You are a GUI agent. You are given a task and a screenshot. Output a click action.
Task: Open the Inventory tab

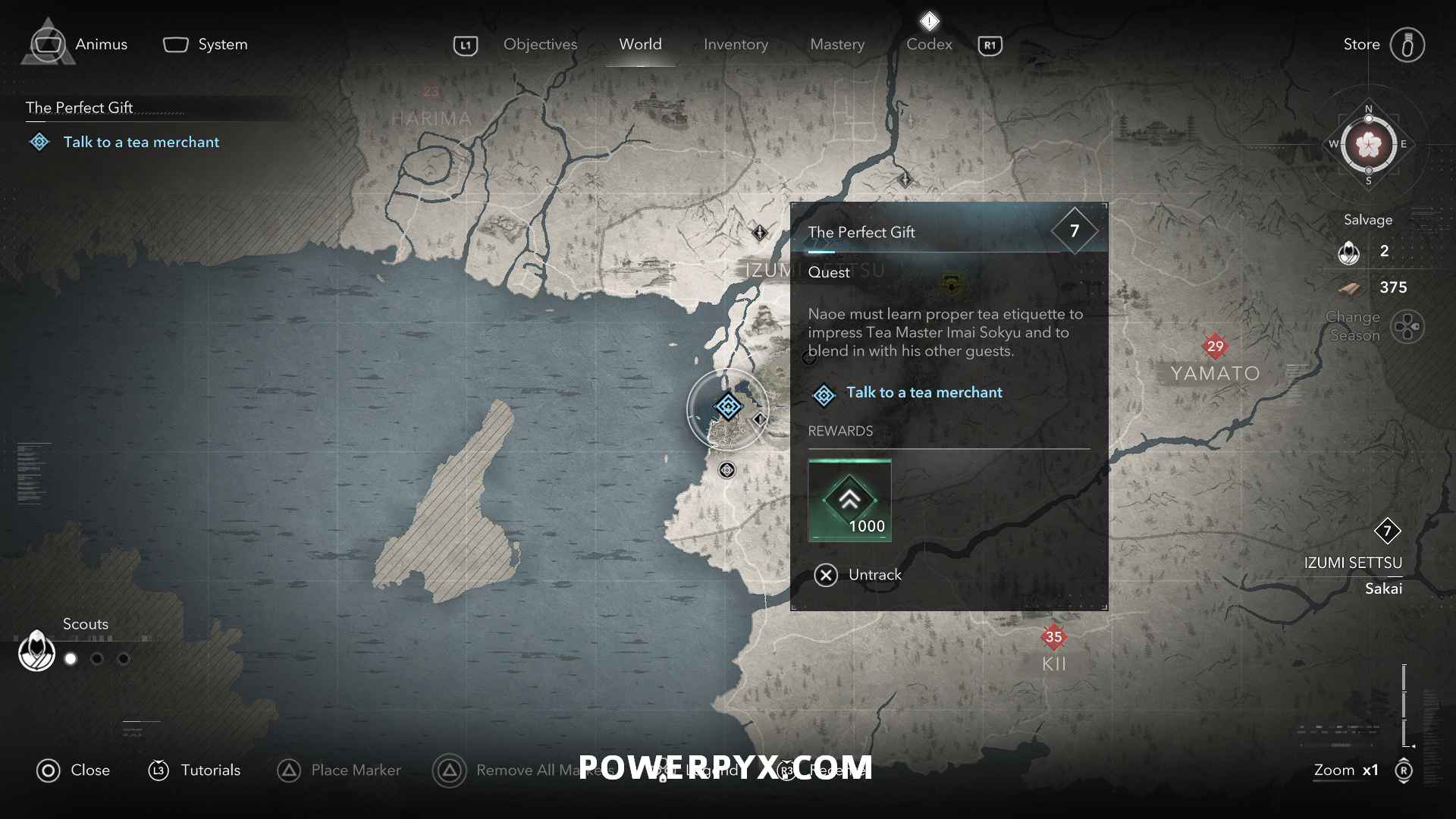tap(736, 45)
